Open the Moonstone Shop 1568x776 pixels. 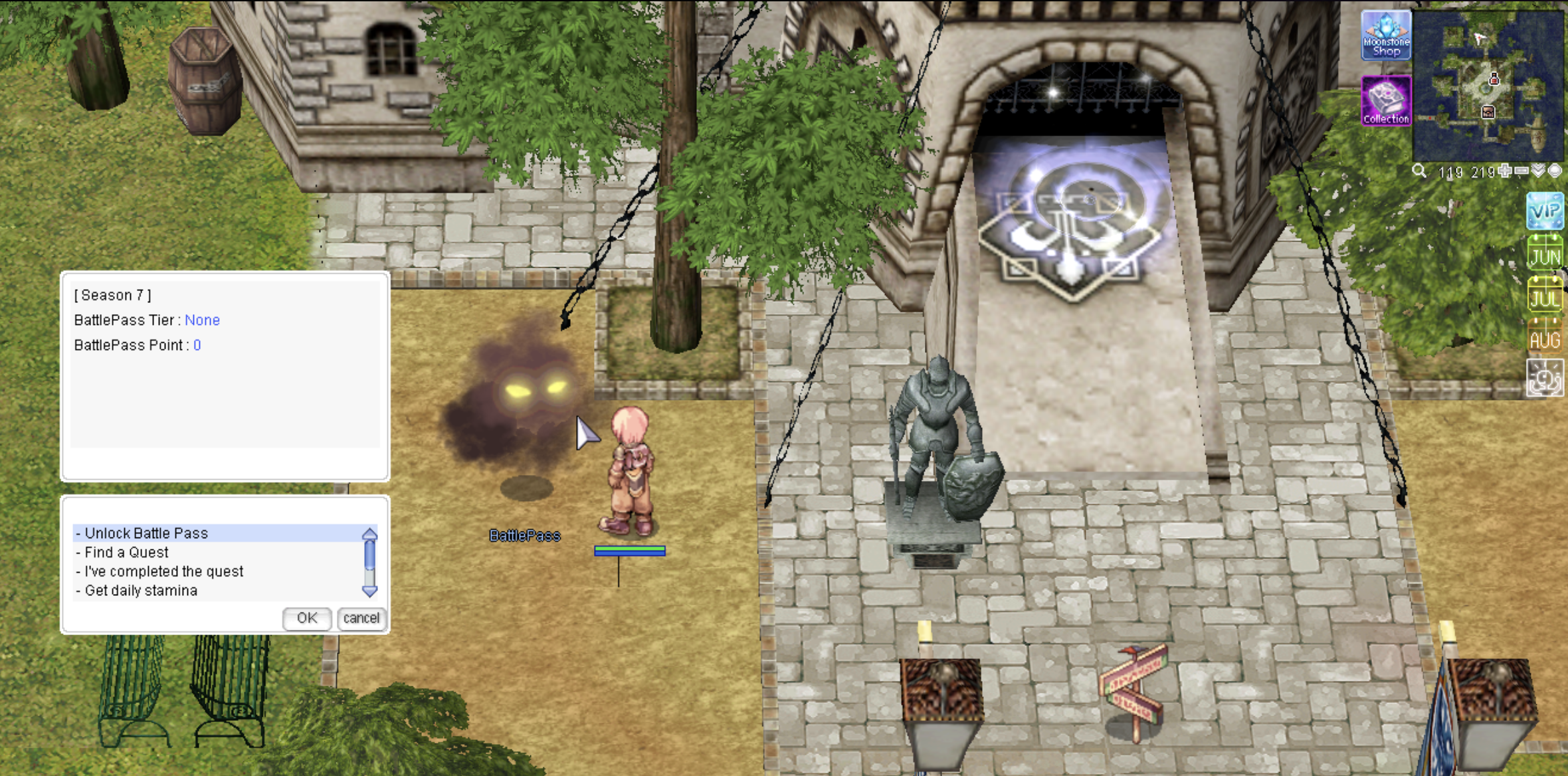pyautogui.click(x=1385, y=35)
